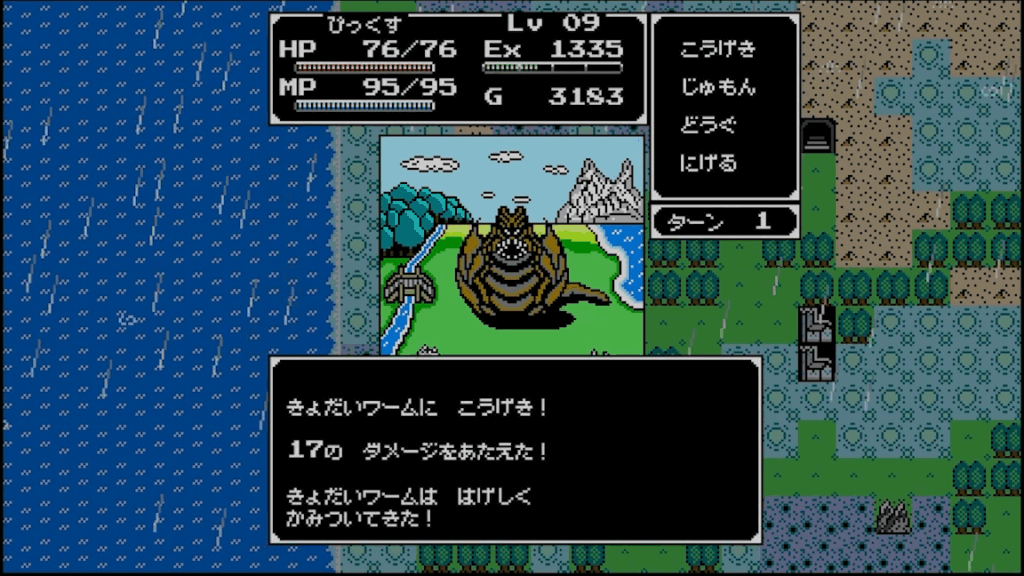
Task: Pick the にげる run away command
Action: click(x=708, y=162)
